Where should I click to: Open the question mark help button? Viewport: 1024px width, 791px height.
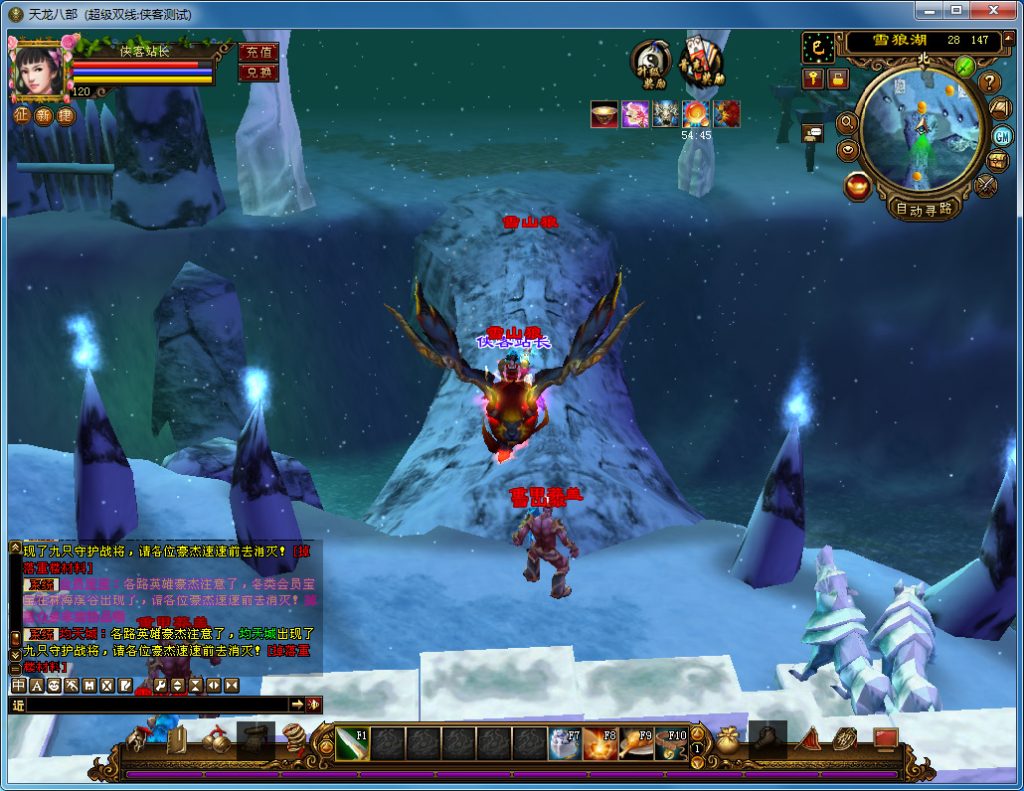989,82
